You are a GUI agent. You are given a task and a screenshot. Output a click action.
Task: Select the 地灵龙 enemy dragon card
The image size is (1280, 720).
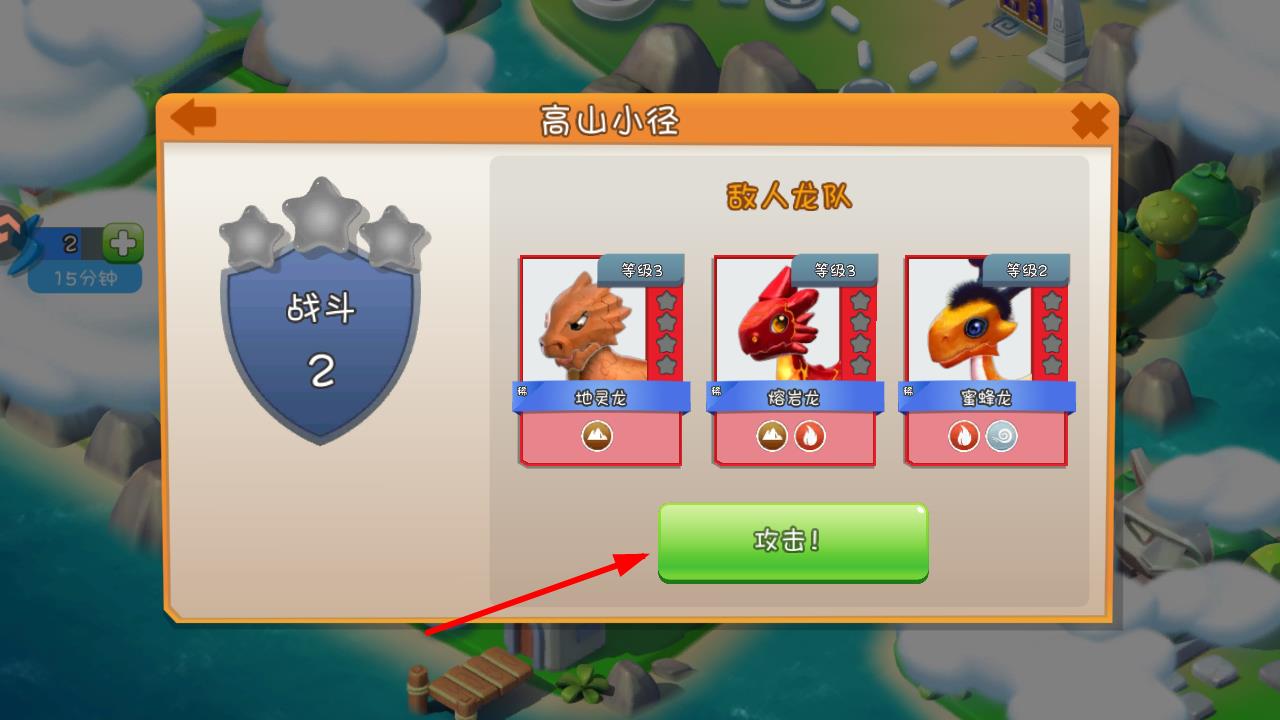coord(600,360)
